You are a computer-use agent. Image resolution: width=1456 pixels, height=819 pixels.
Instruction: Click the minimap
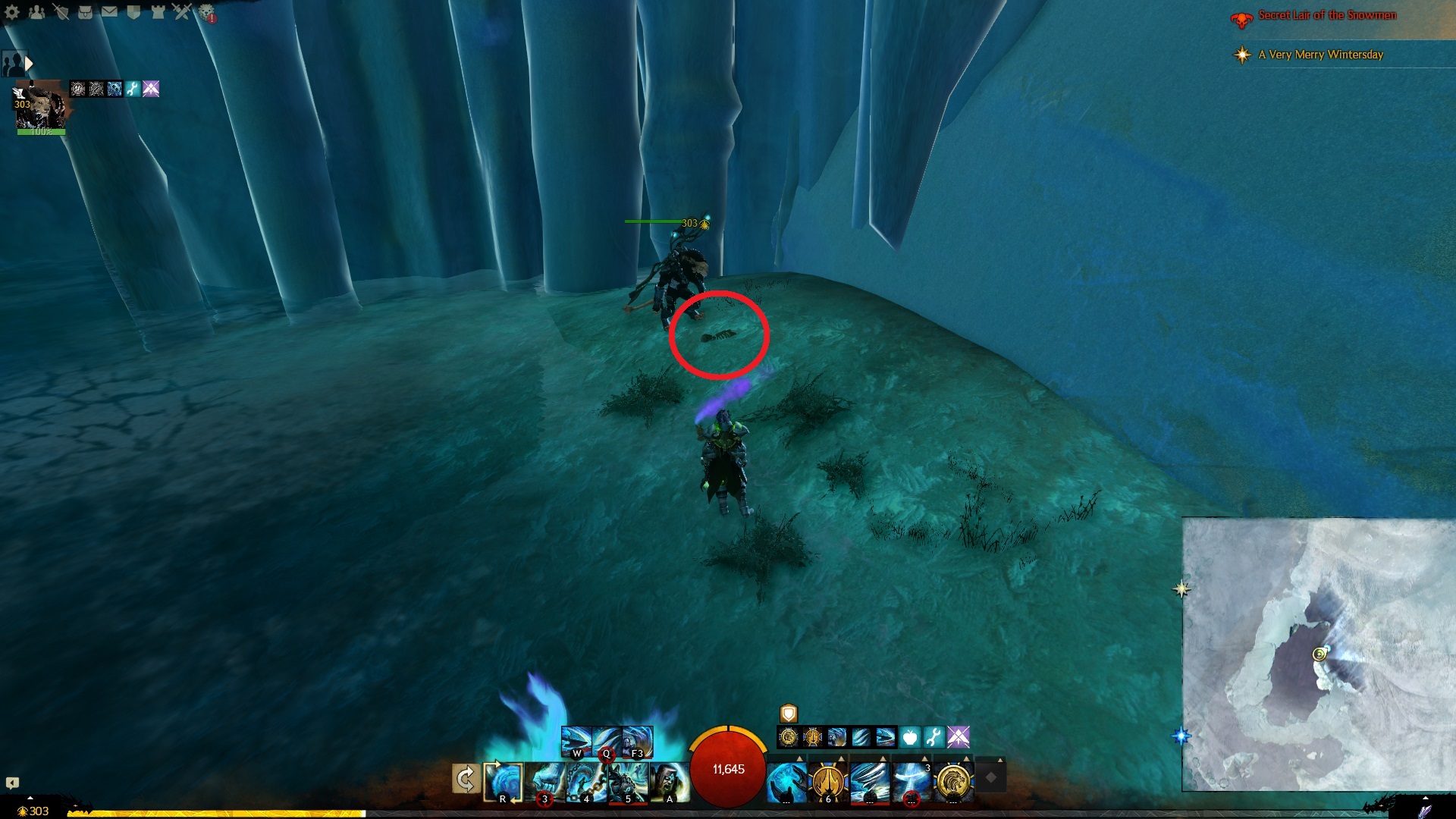tap(1318, 654)
